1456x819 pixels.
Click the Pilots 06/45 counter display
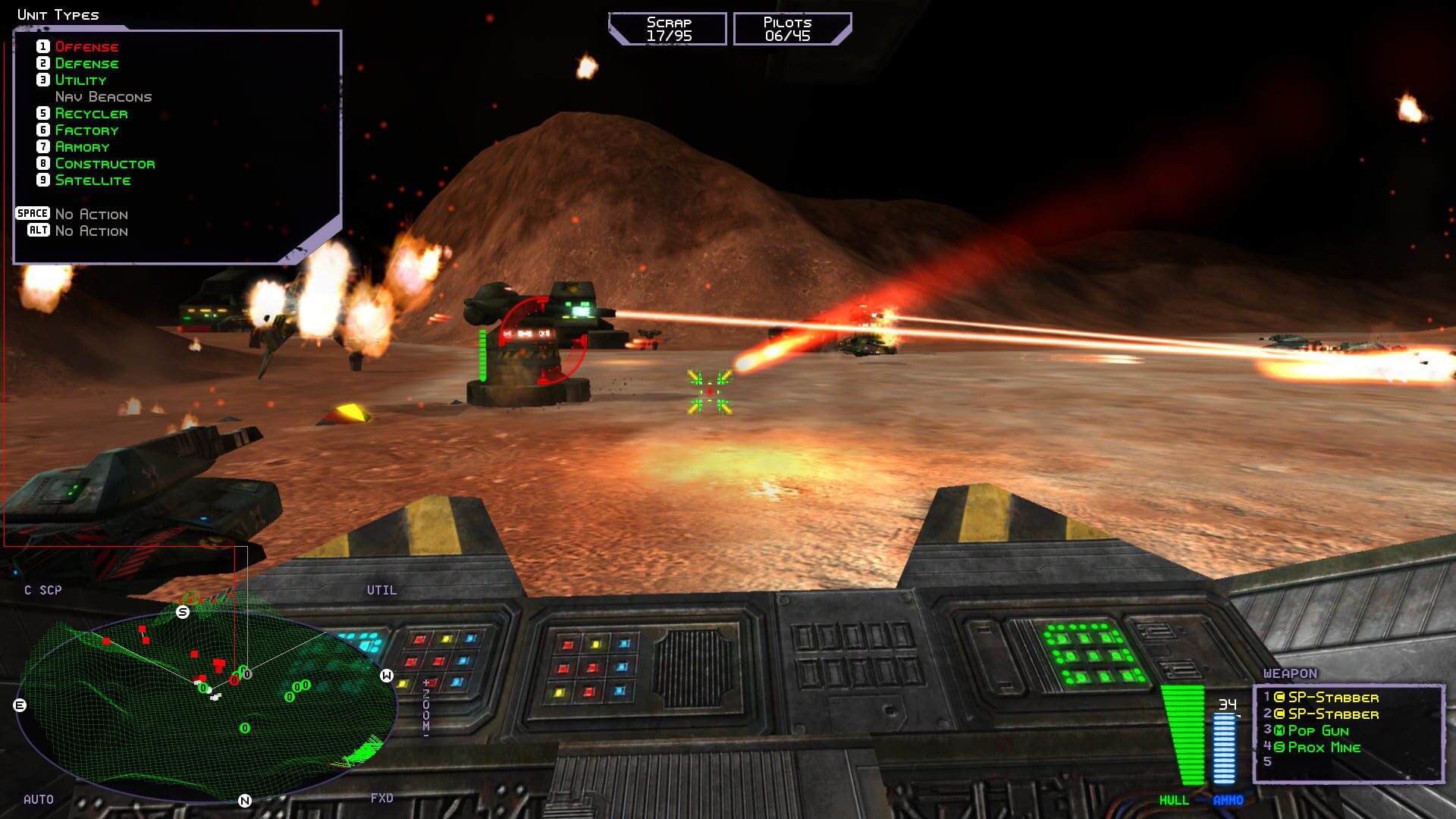coord(789,28)
